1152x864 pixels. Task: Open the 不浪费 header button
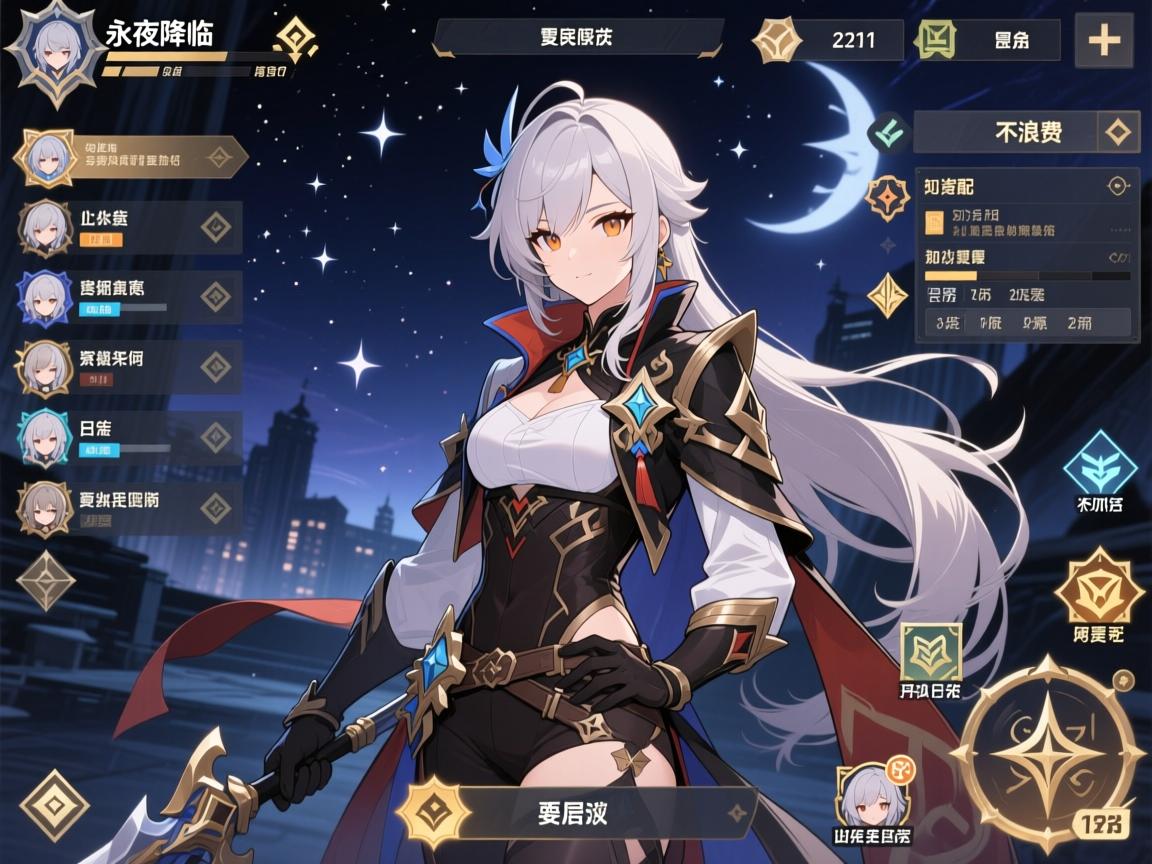[x=1026, y=131]
